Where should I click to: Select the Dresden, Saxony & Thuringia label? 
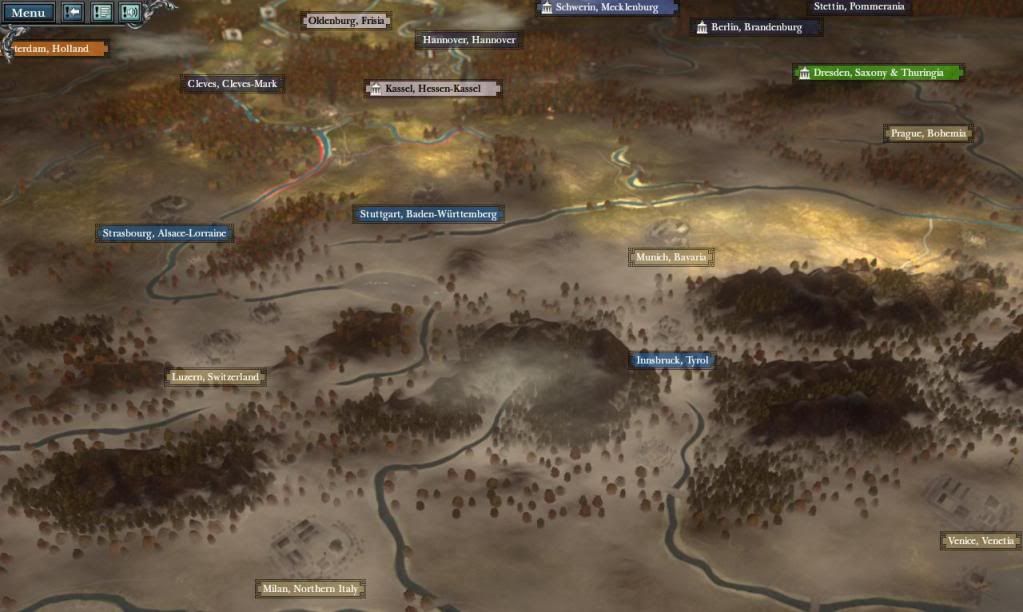[878, 73]
